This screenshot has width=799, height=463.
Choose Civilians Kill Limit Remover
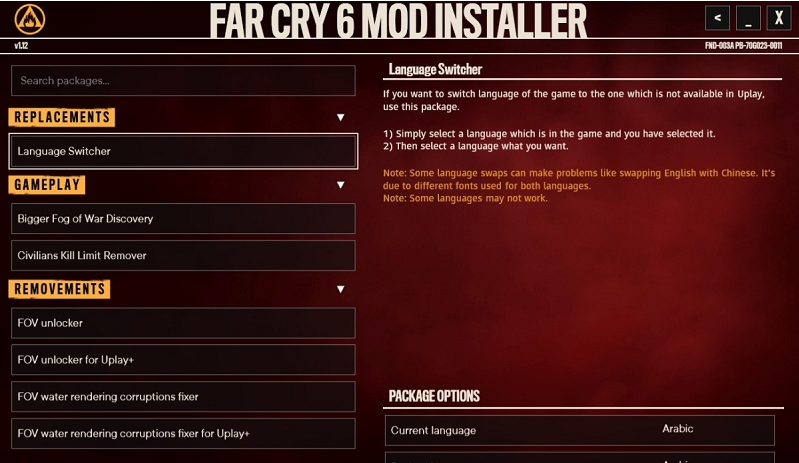pyautogui.click(x=183, y=255)
